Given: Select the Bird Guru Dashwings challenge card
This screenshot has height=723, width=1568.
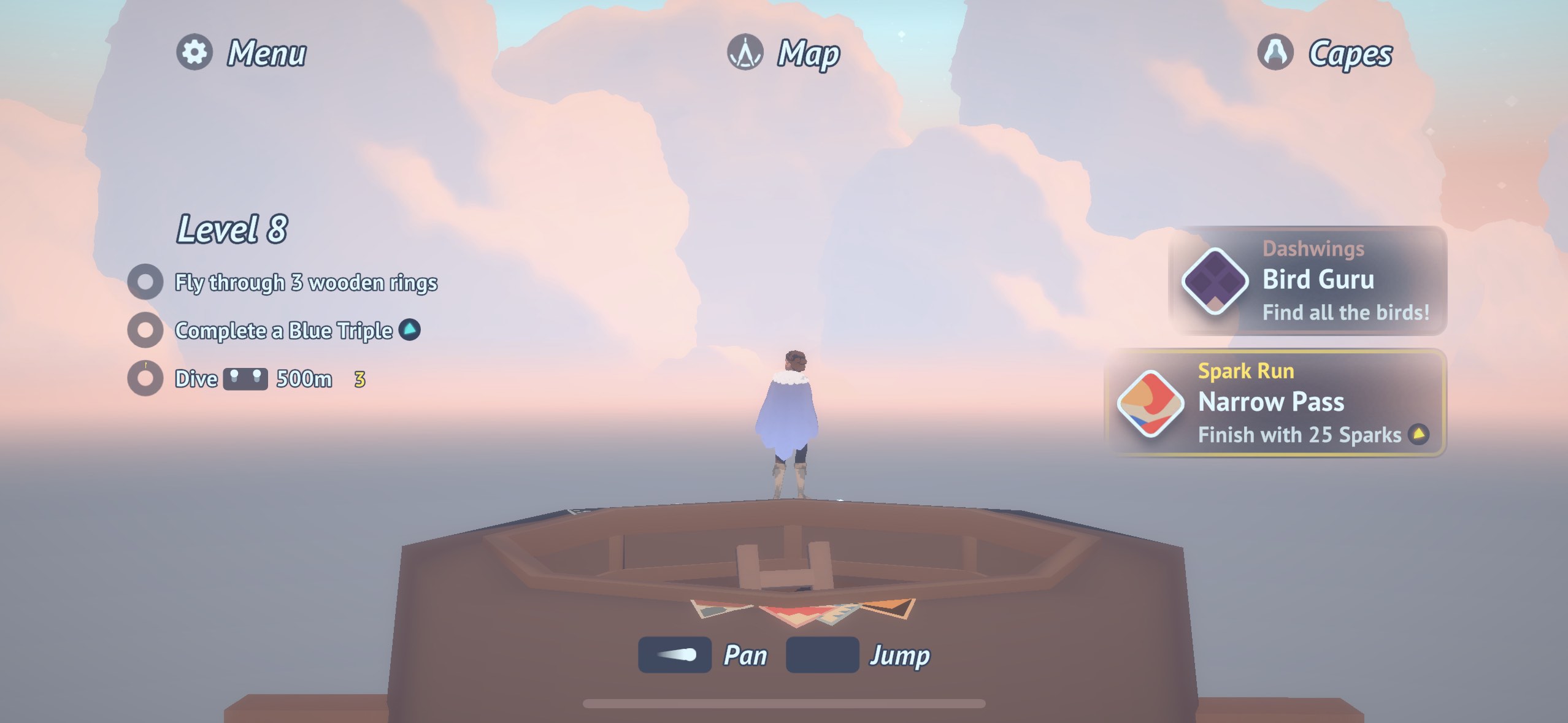Looking at the screenshot, I should click(1308, 281).
